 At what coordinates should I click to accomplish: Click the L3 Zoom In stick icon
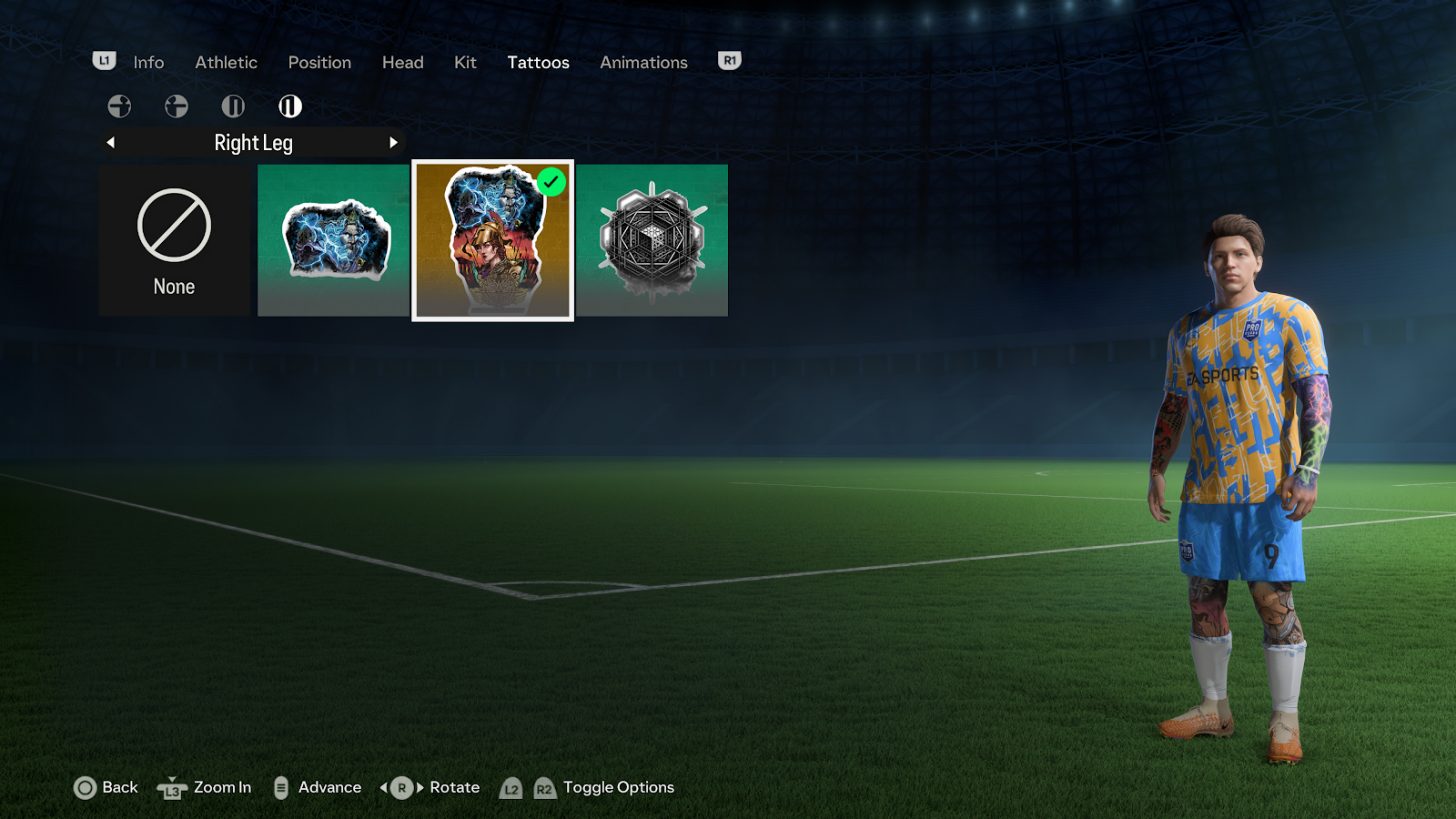[x=170, y=788]
